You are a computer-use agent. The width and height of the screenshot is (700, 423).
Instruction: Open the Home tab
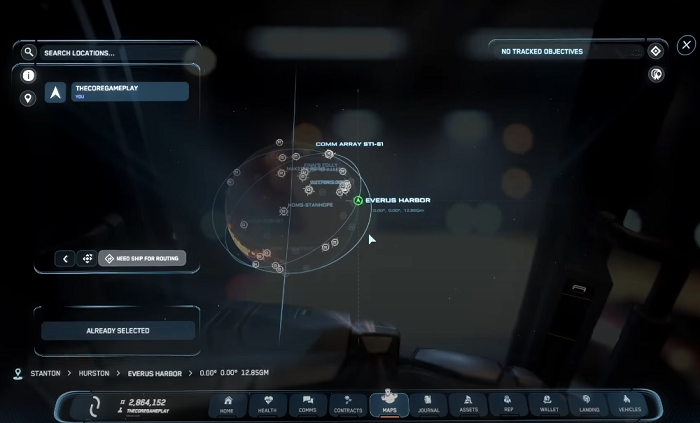[227, 404]
